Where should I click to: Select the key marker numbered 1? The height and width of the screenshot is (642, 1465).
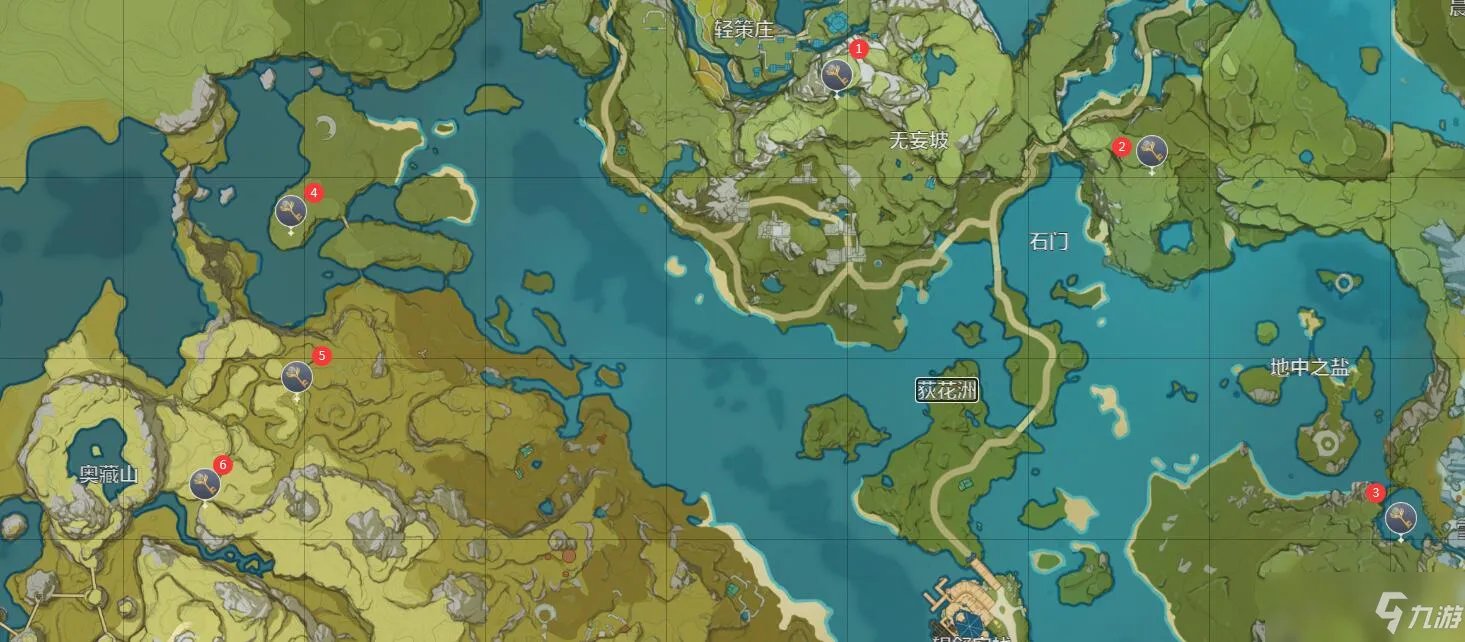(x=837, y=74)
